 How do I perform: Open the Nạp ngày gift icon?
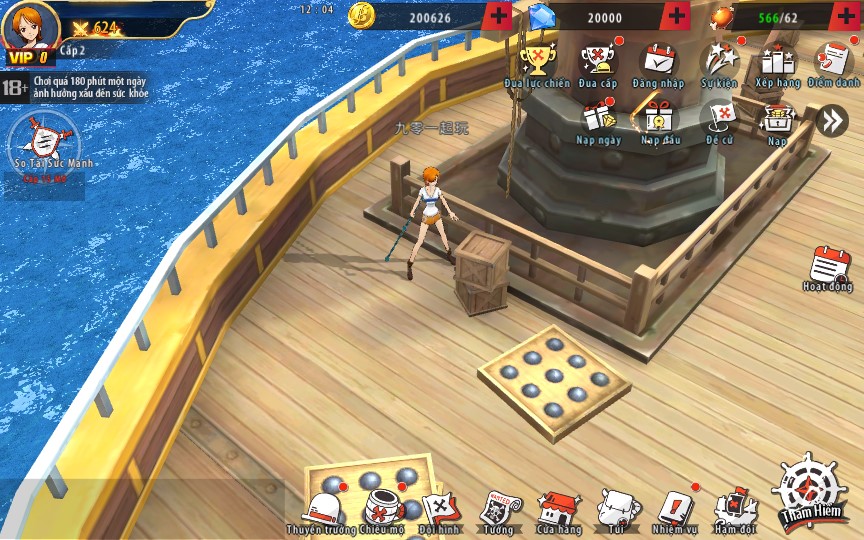tap(598, 119)
